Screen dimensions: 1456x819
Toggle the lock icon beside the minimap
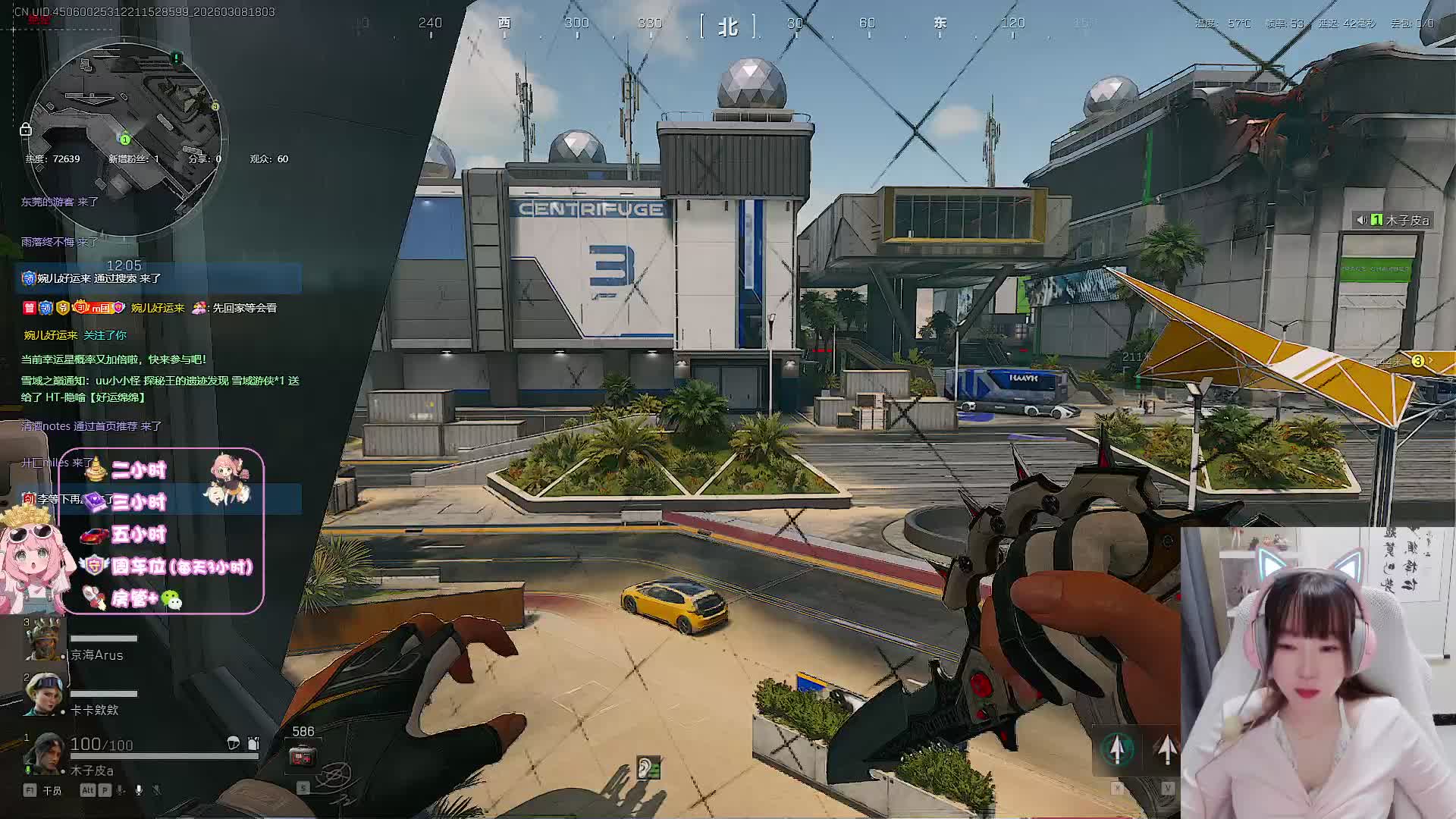pos(25,130)
